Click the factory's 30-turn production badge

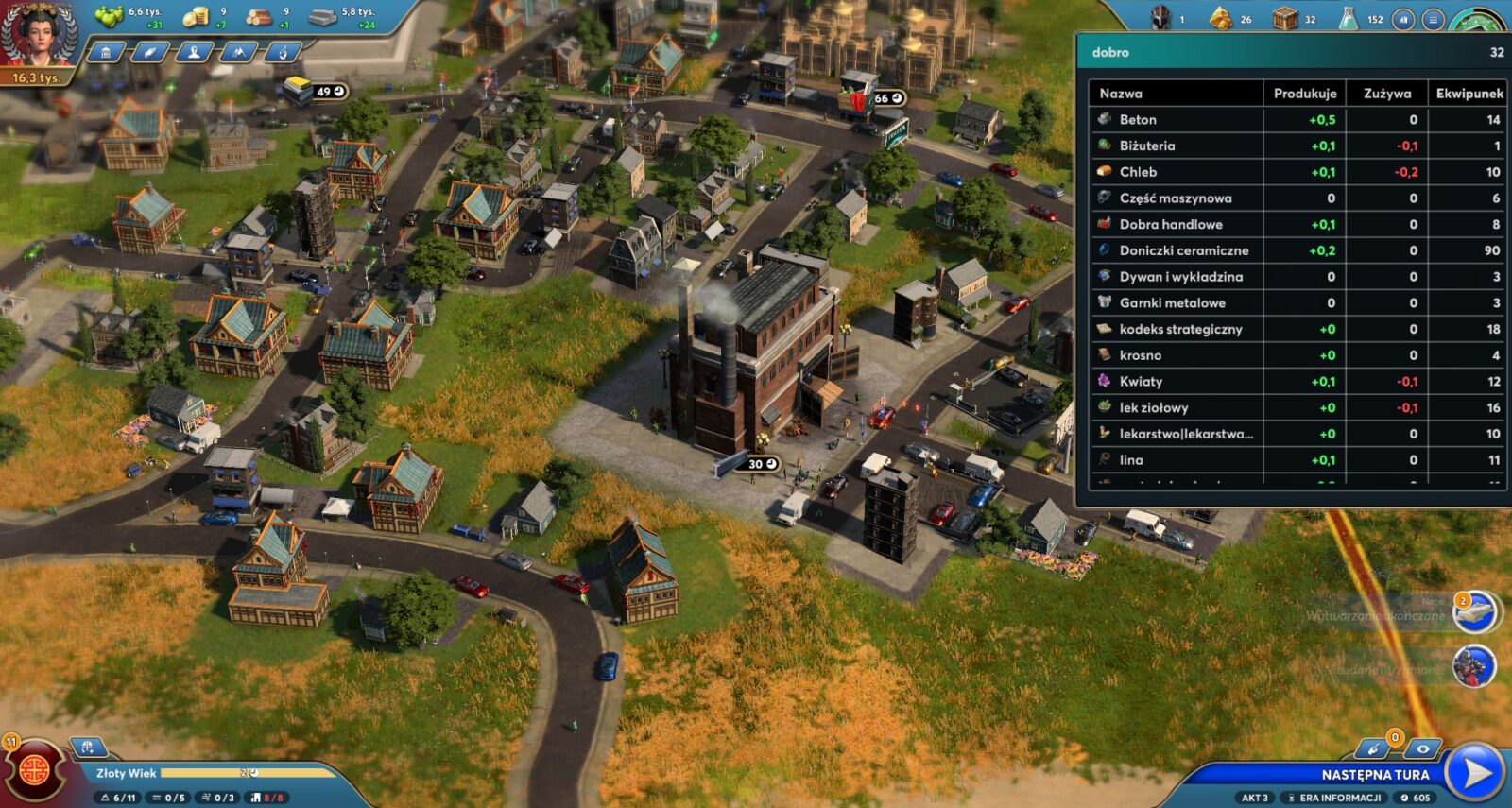762,464
